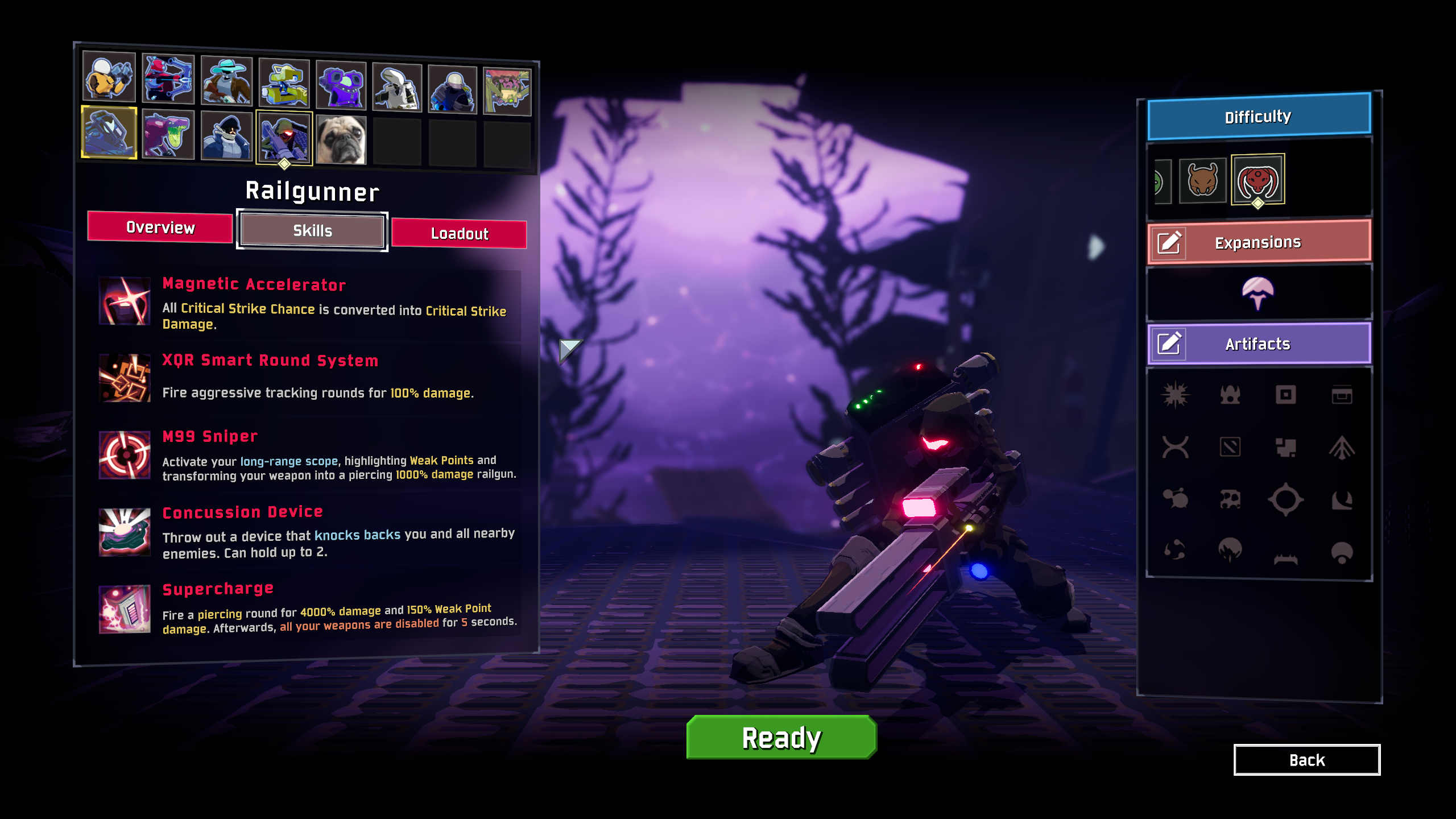Choose the Railgunner survivor portrait
This screenshot has height=819, width=1456.
(284, 138)
